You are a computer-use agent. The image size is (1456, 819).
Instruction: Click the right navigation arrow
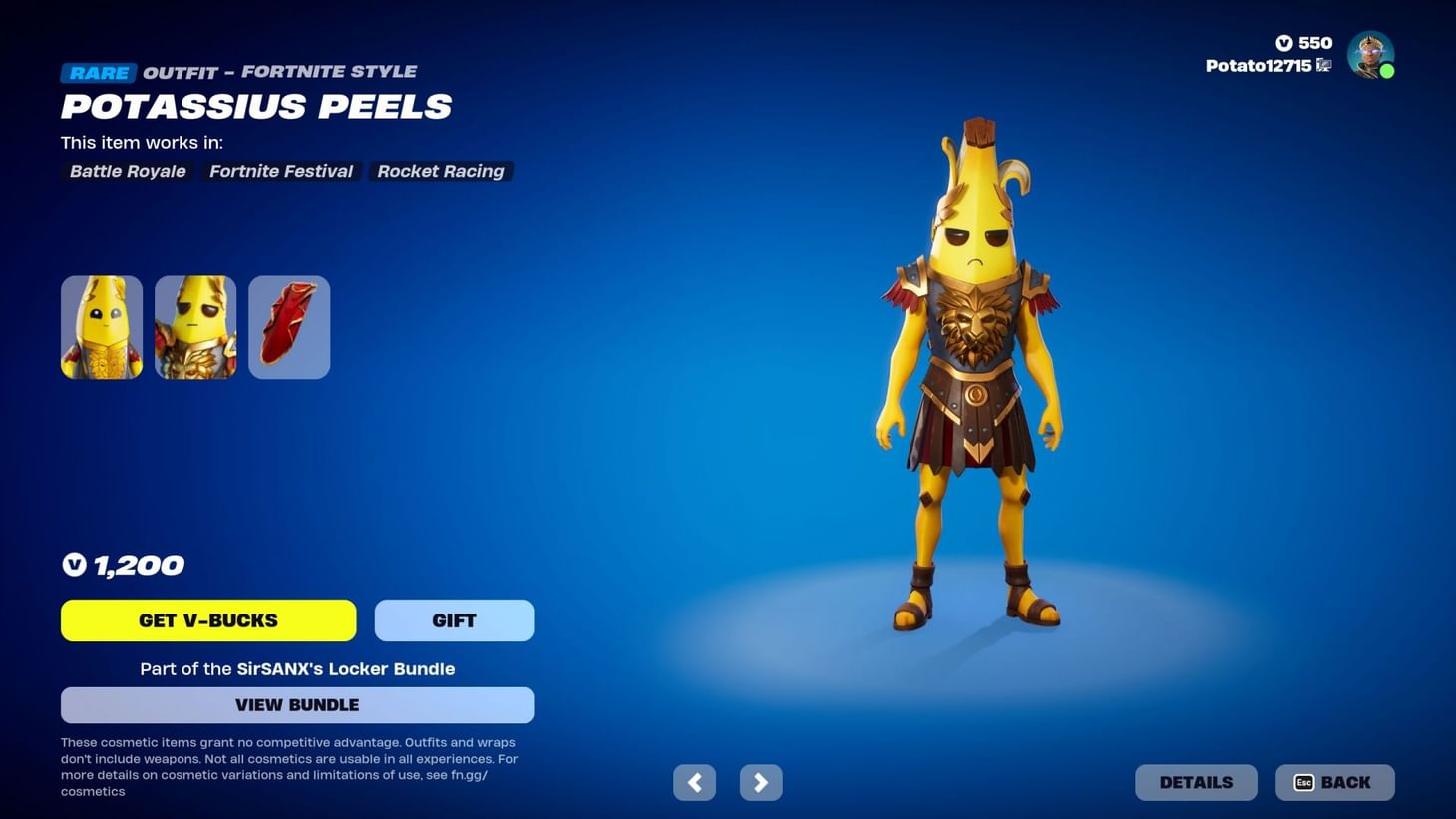click(761, 782)
